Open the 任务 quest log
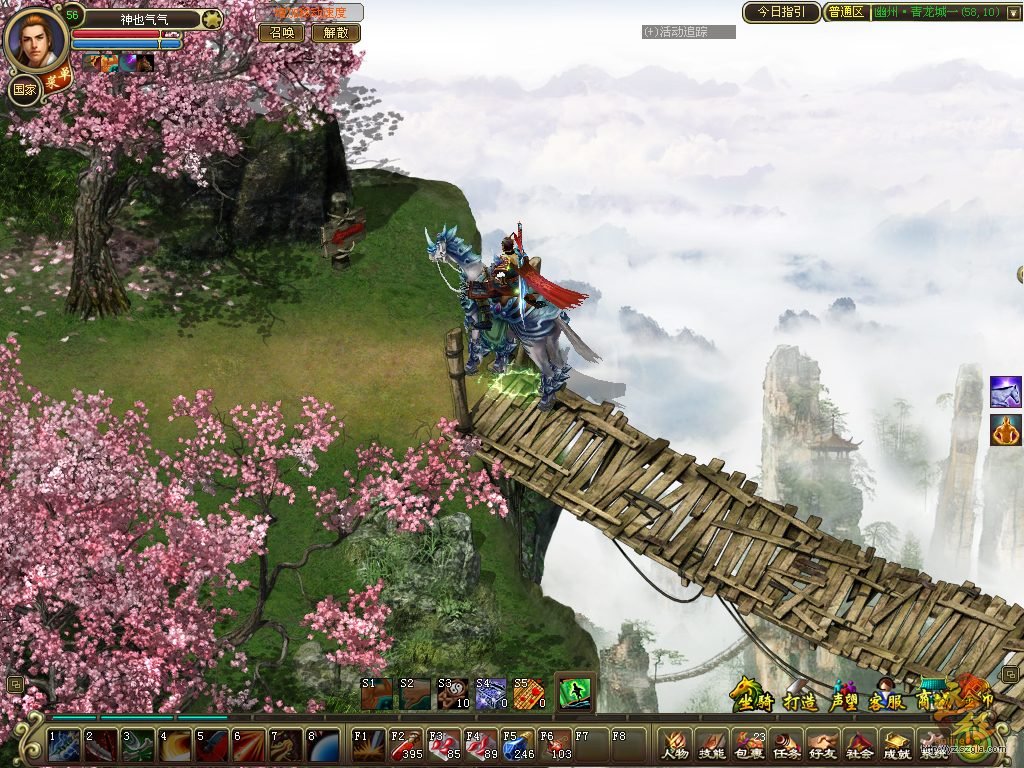This screenshot has width=1024, height=768. pyautogui.click(x=786, y=745)
